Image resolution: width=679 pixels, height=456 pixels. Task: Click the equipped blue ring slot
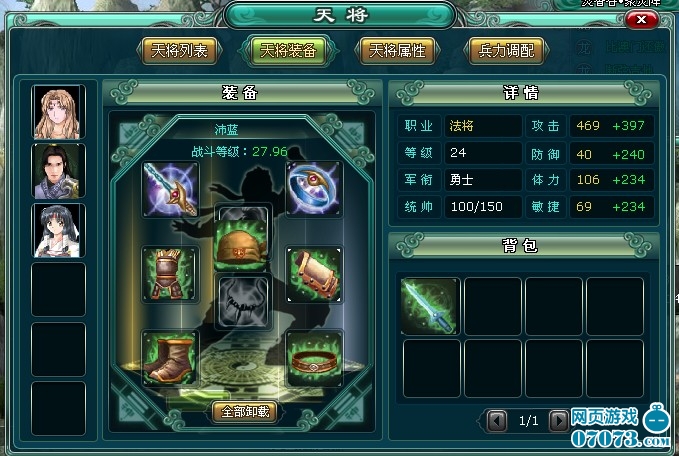pyautogui.click(x=314, y=188)
